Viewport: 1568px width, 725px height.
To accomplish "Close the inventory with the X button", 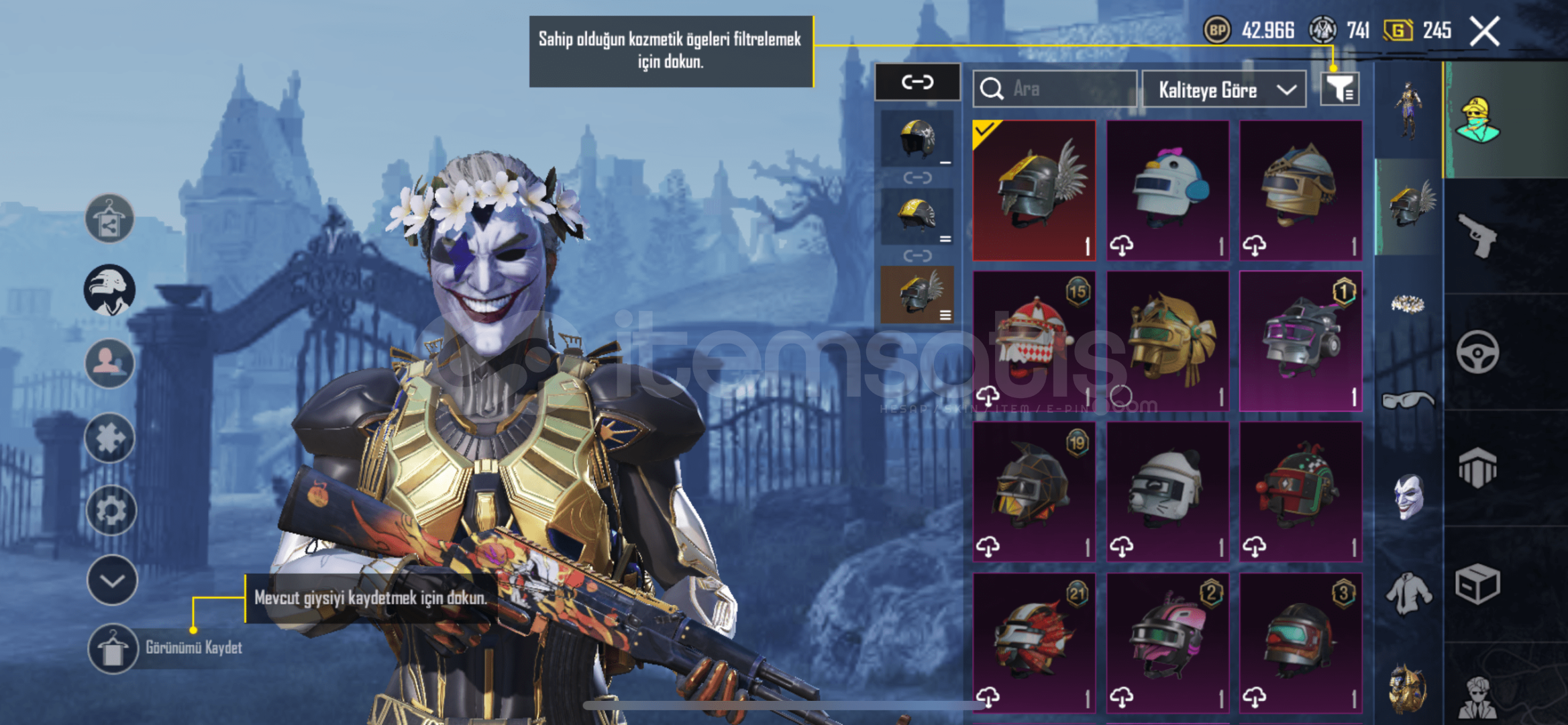I will pos(1484,32).
